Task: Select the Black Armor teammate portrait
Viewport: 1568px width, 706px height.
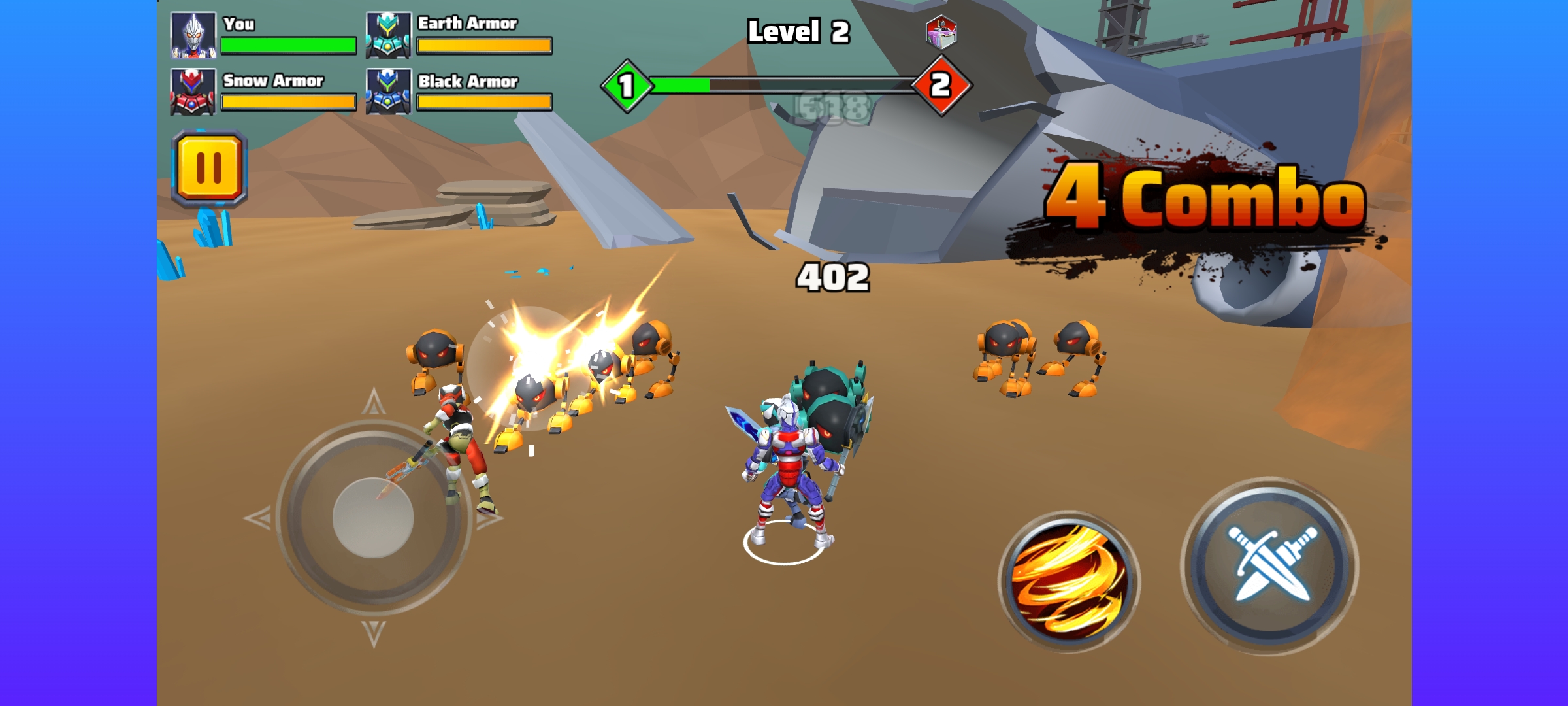Action: pyautogui.click(x=388, y=92)
